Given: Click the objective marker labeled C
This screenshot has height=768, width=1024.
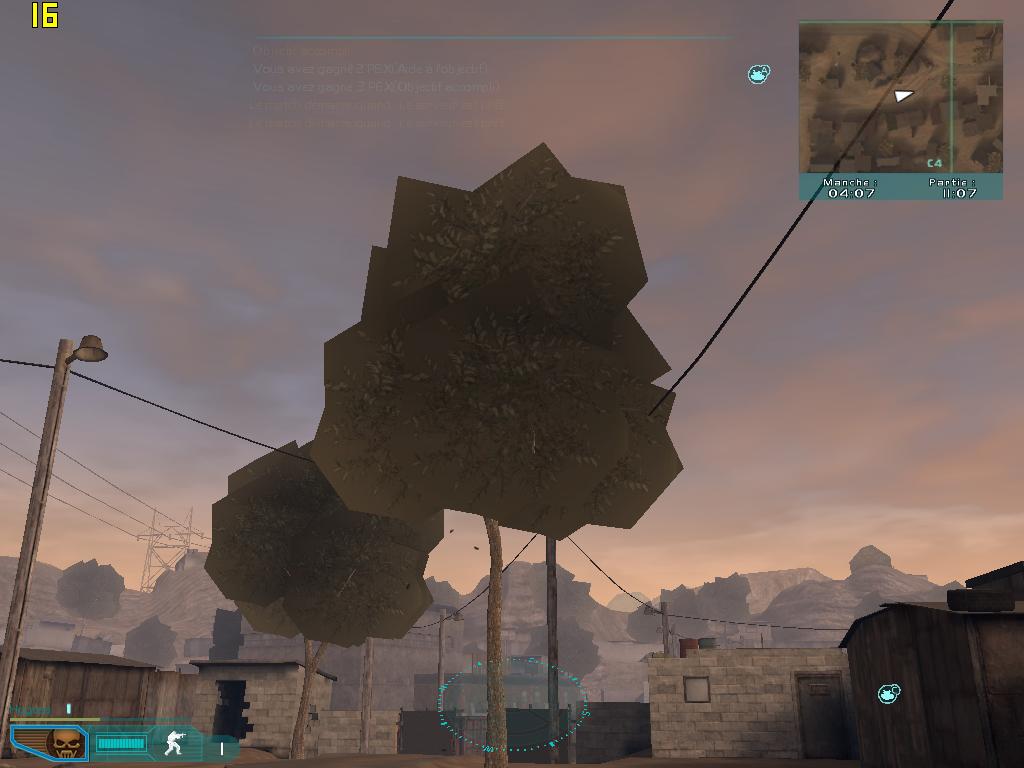Looking at the screenshot, I should point(888,693).
